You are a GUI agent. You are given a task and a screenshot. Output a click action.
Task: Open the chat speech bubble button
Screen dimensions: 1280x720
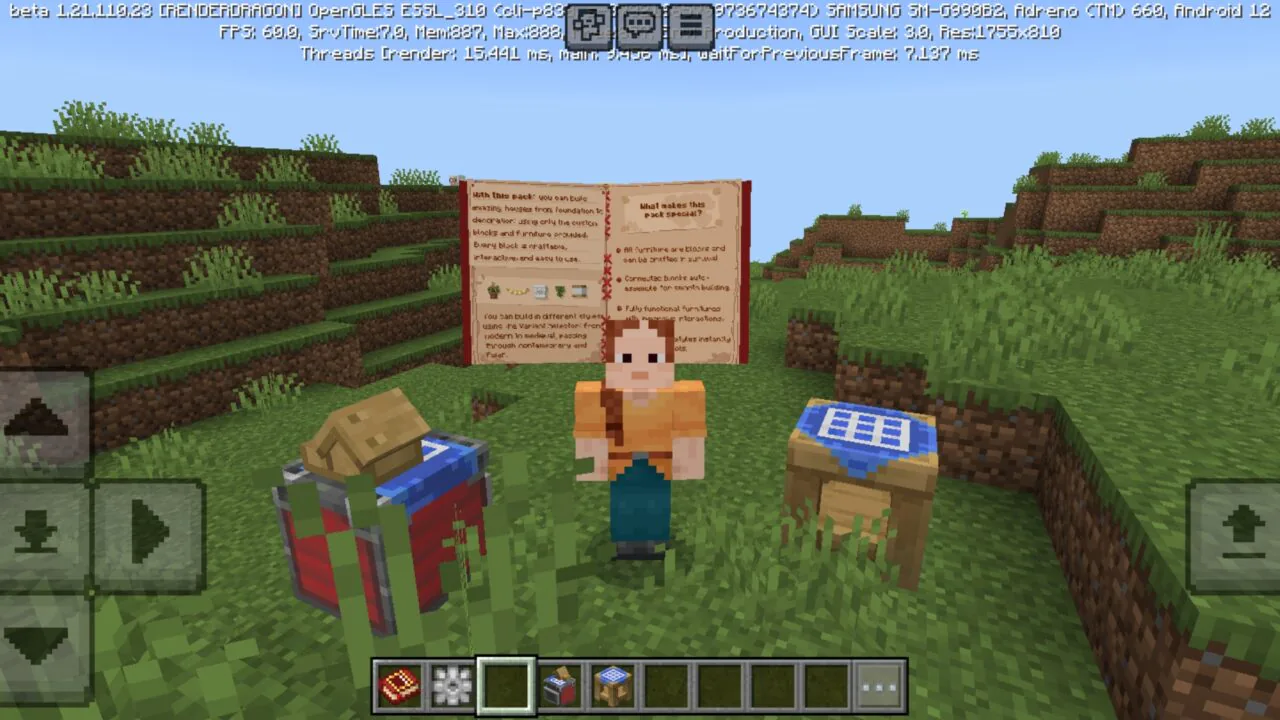point(640,26)
